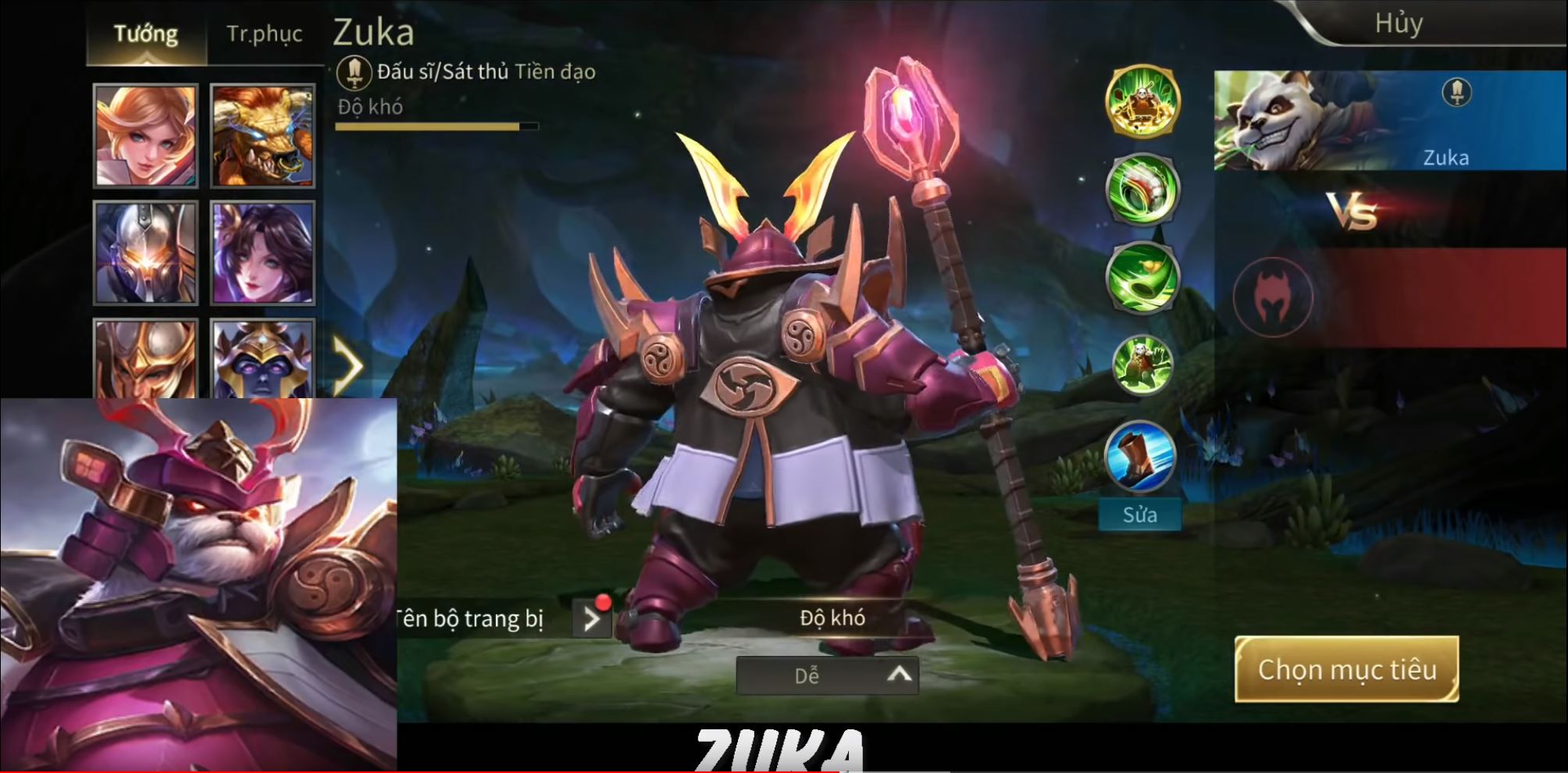Screen dimensions: 1568x773
Task: Click the Sửa button to edit items
Action: (1139, 514)
